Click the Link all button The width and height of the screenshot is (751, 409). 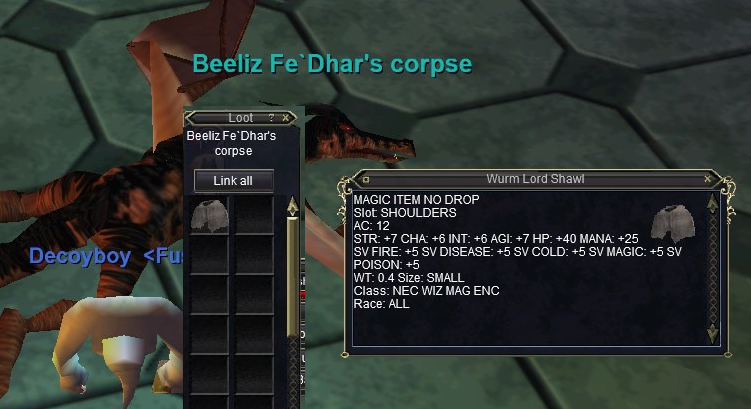233,181
